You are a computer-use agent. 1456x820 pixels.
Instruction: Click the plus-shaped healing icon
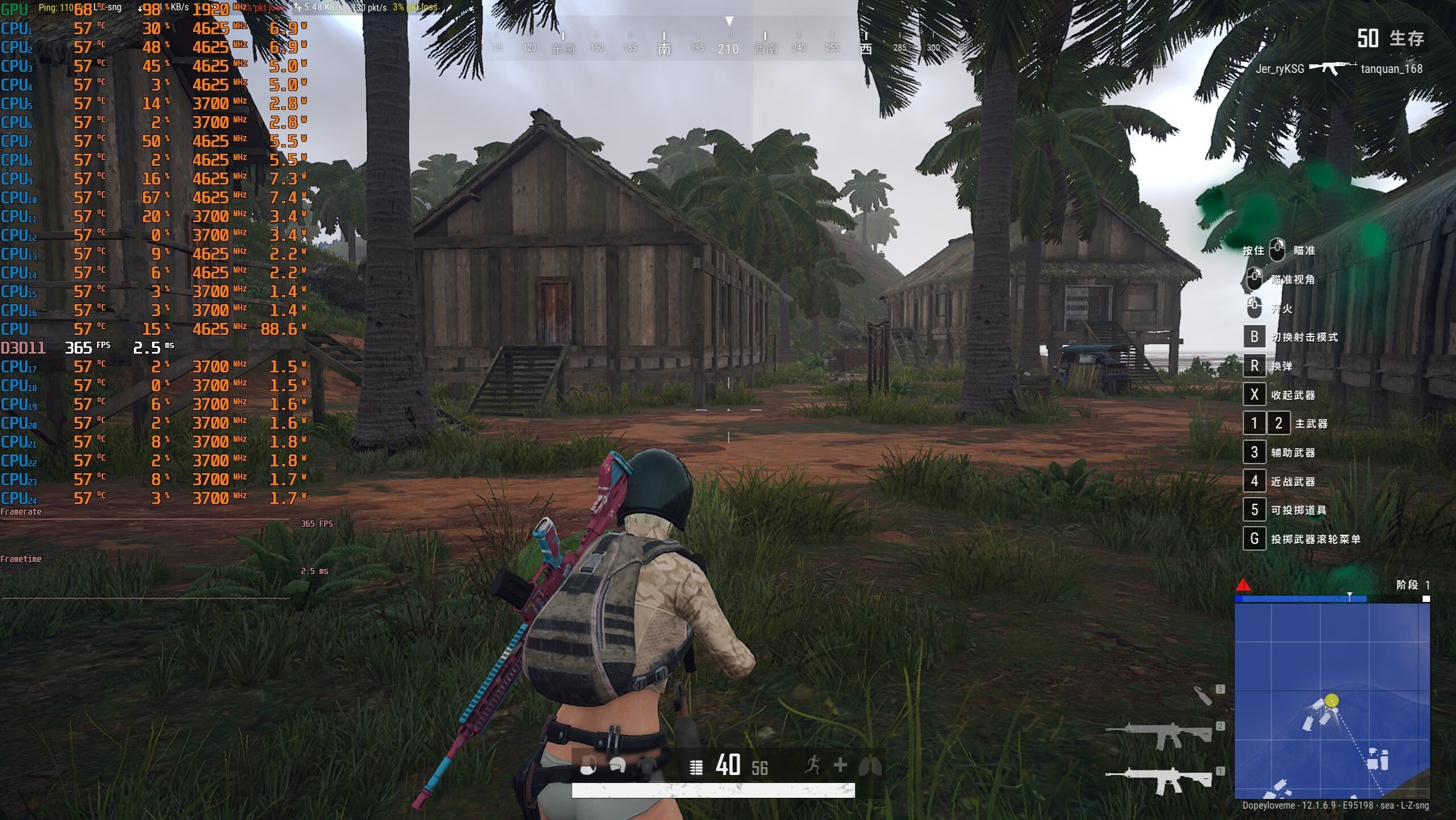click(840, 765)
